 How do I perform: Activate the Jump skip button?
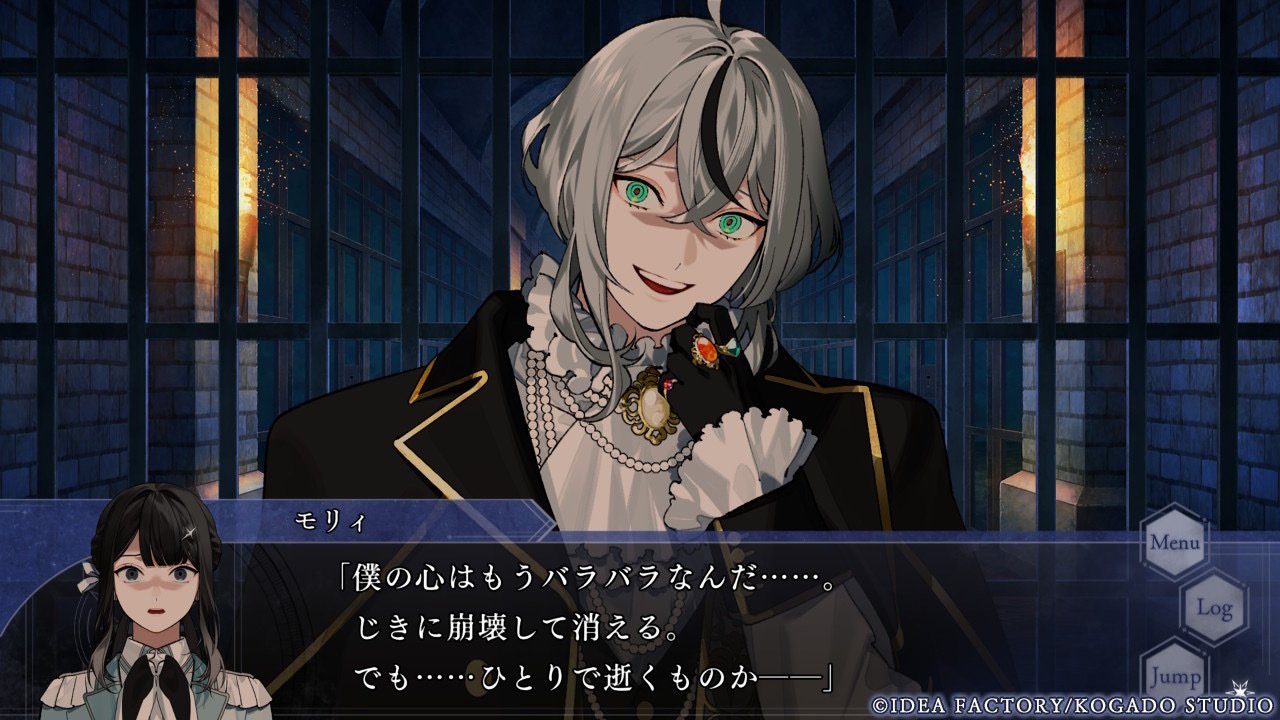[x=1175, y=675]
